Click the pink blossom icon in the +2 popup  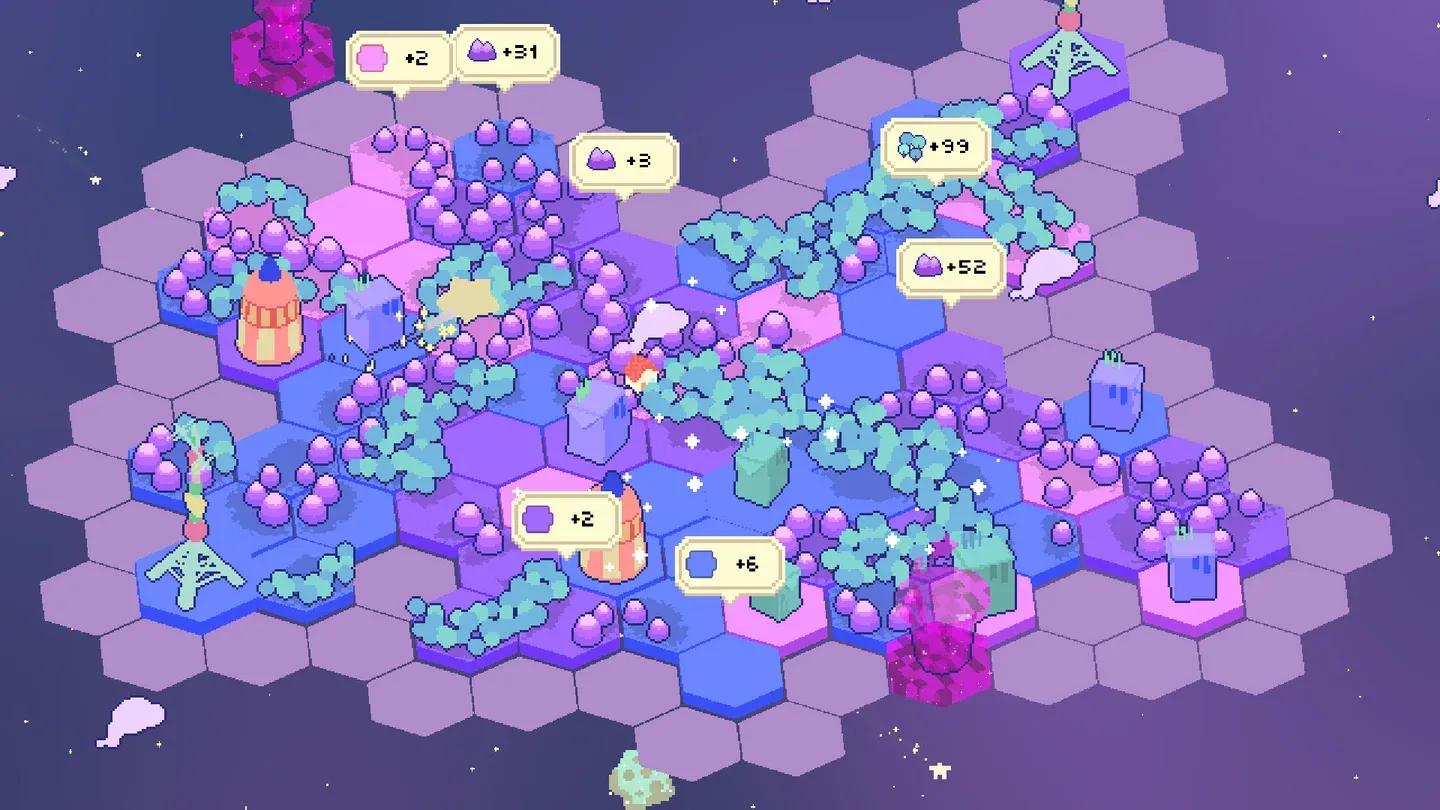[373, 57]
